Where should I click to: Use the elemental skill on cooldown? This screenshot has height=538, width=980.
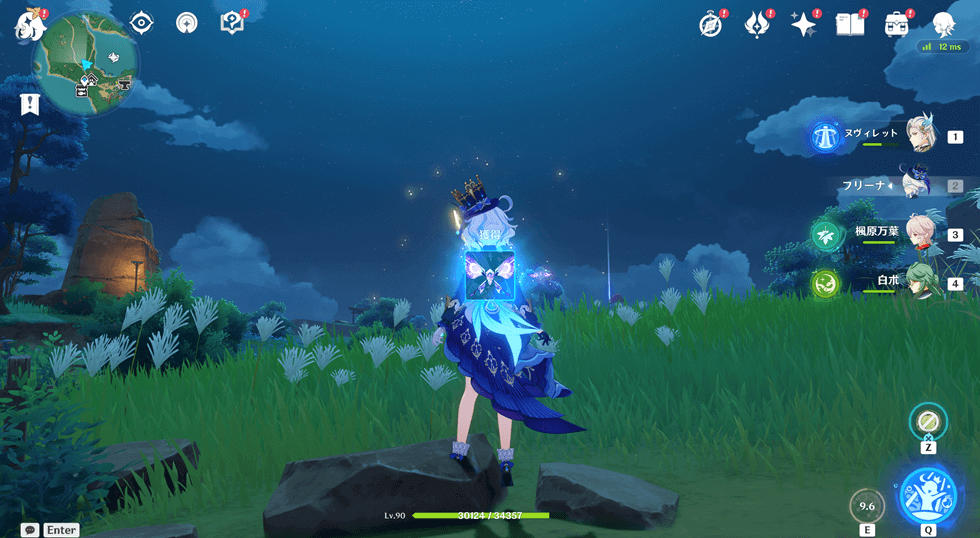point(867,506)
